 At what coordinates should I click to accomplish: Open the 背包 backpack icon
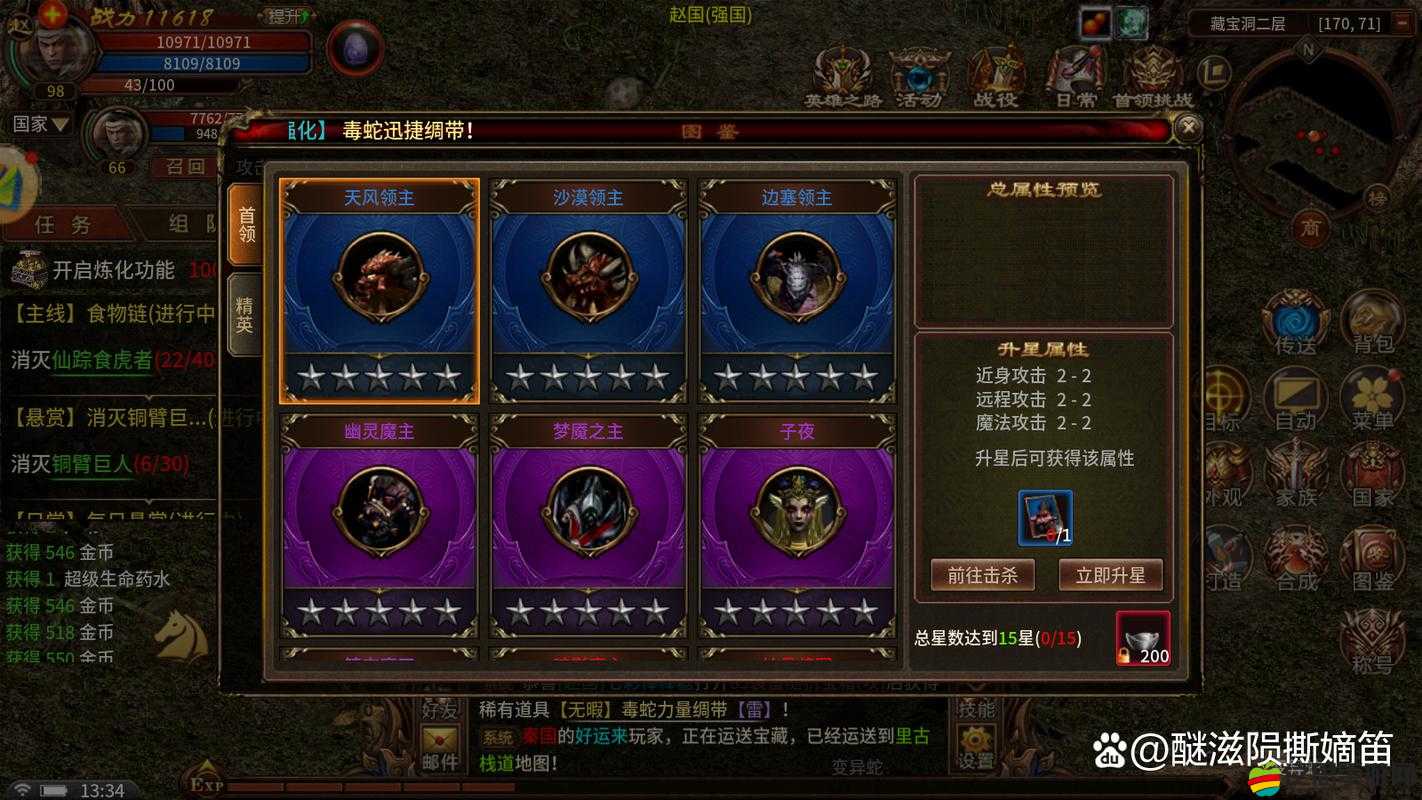[x=1370, y=321]
